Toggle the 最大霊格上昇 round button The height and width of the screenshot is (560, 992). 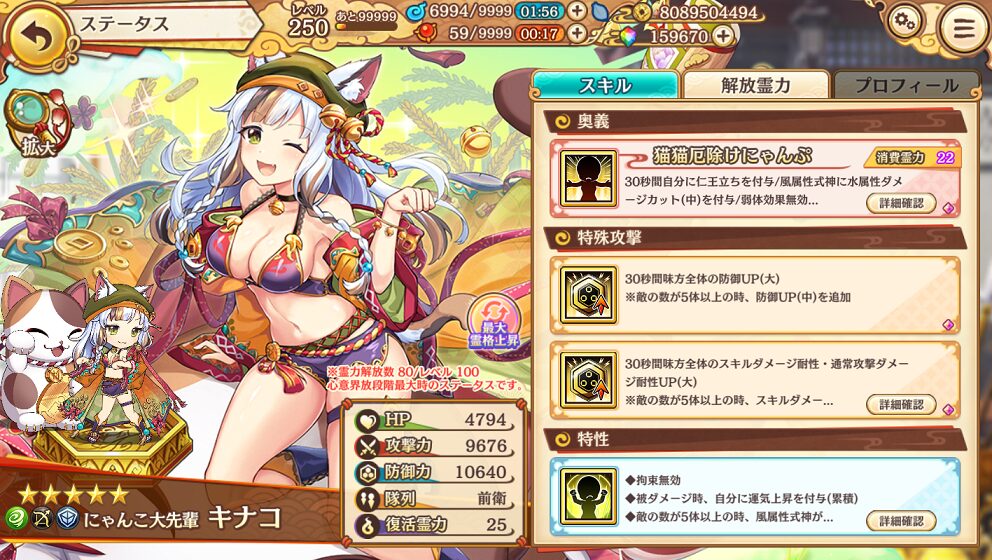coord(494,321)
